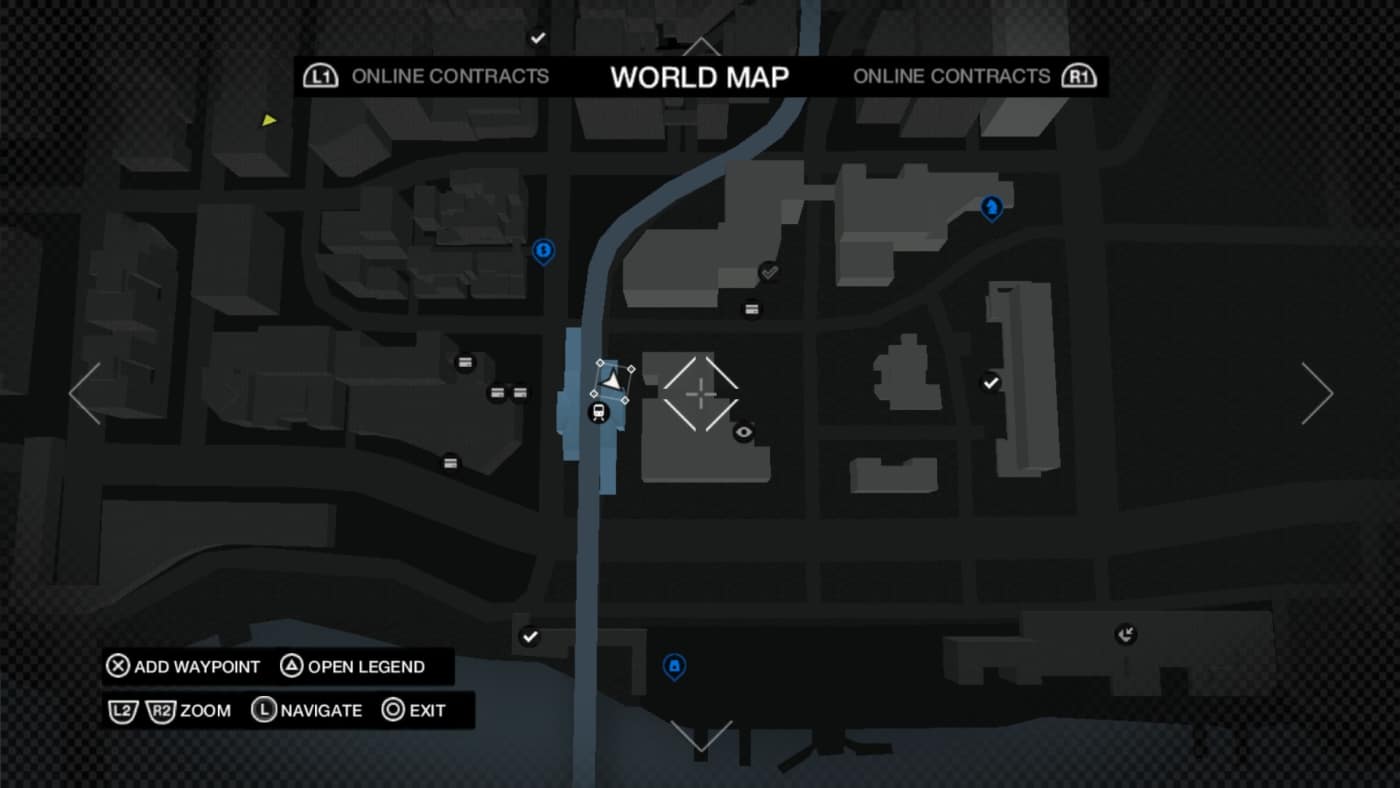The image size is (1400, 788).
Task: Click the white checkmark marker on the right building
Action: point(990,380)
